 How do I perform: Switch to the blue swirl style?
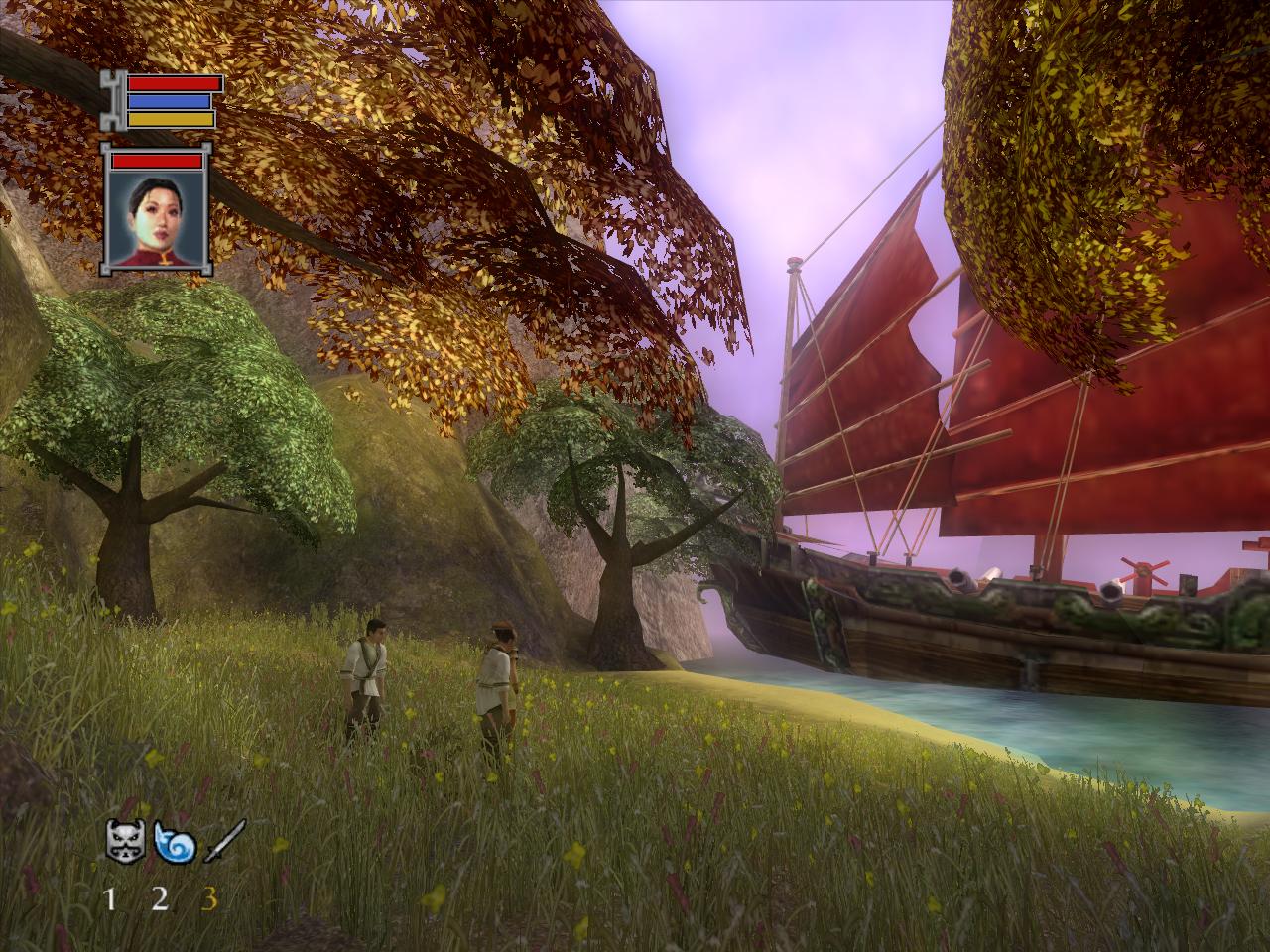click(175, 844)
